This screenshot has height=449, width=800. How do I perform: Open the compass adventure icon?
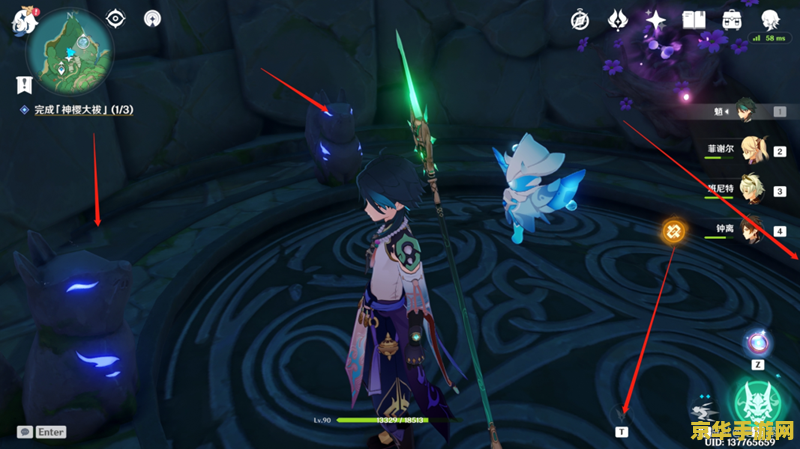[x=580, y=20]
